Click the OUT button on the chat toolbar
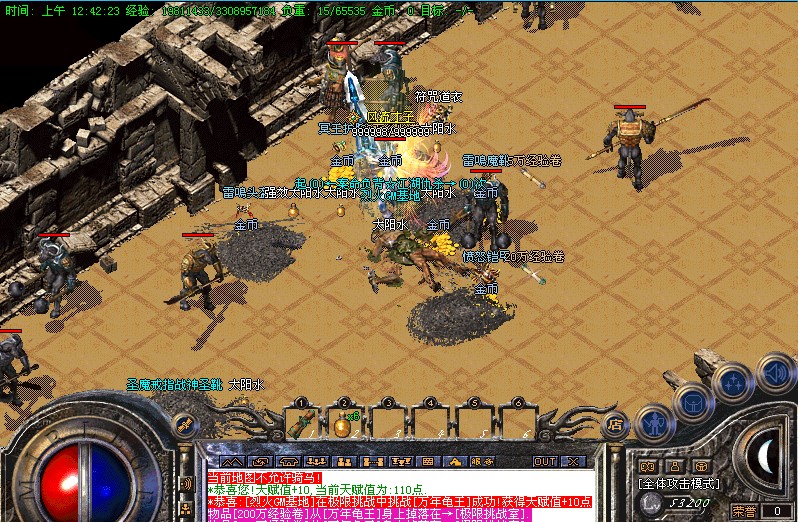The width and height of the screenshot is (798, 522). (x=545, y=461)
